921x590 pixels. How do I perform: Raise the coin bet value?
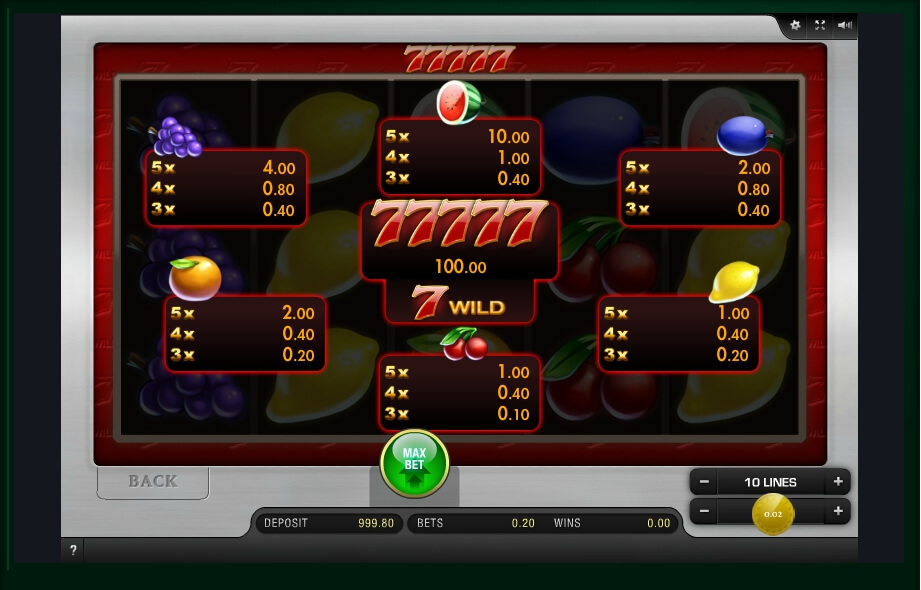coord(837,512)
